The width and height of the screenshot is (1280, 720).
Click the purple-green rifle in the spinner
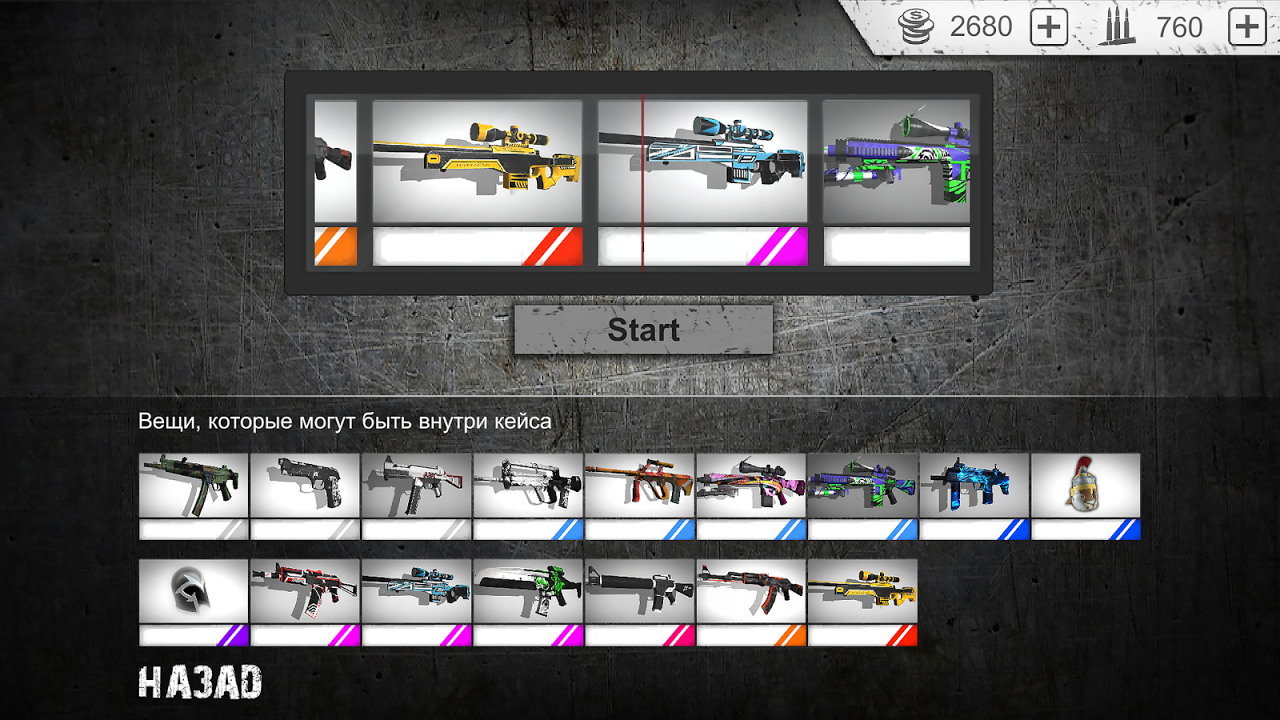coord(895,158)
